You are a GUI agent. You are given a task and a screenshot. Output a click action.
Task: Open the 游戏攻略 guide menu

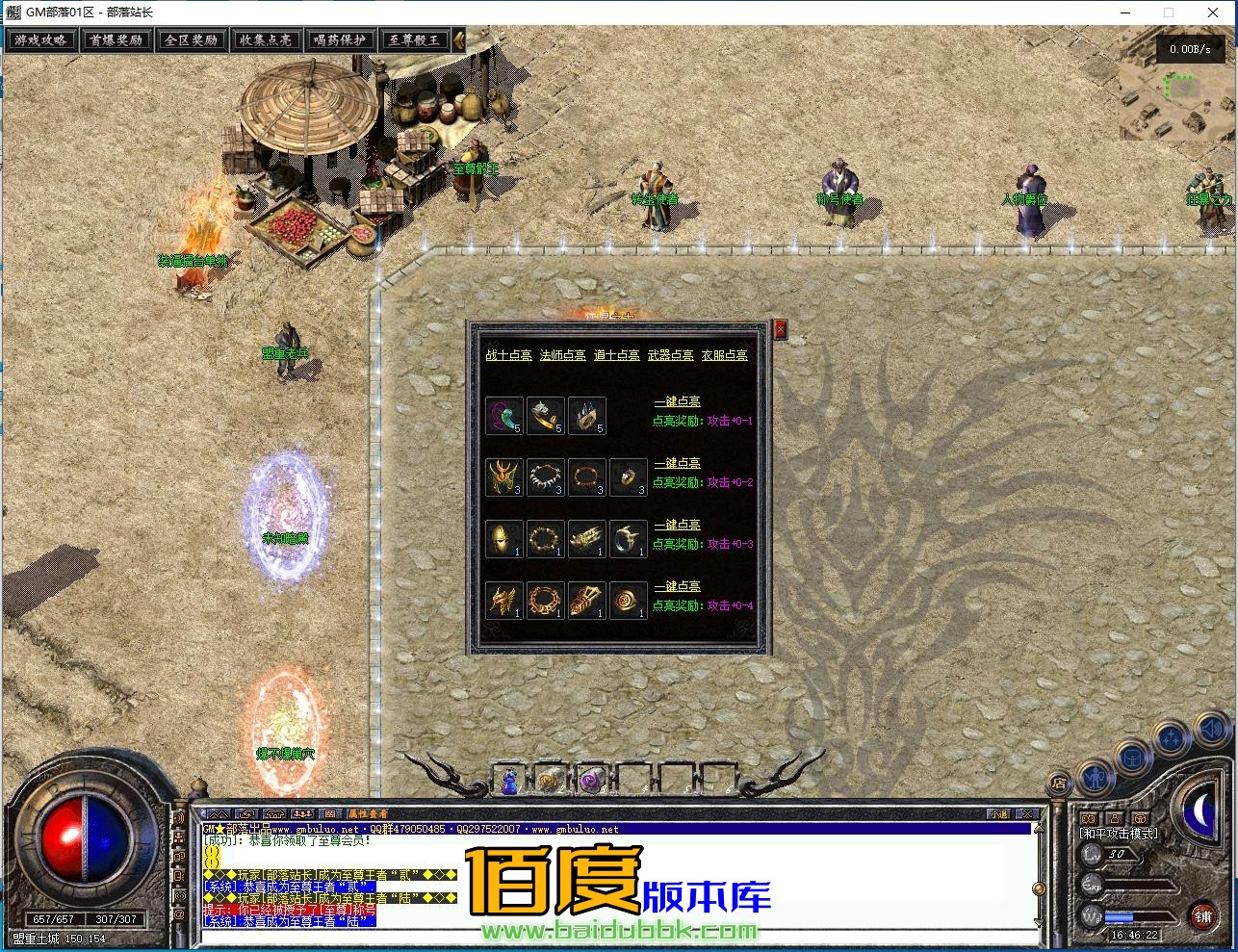point(40,40)
